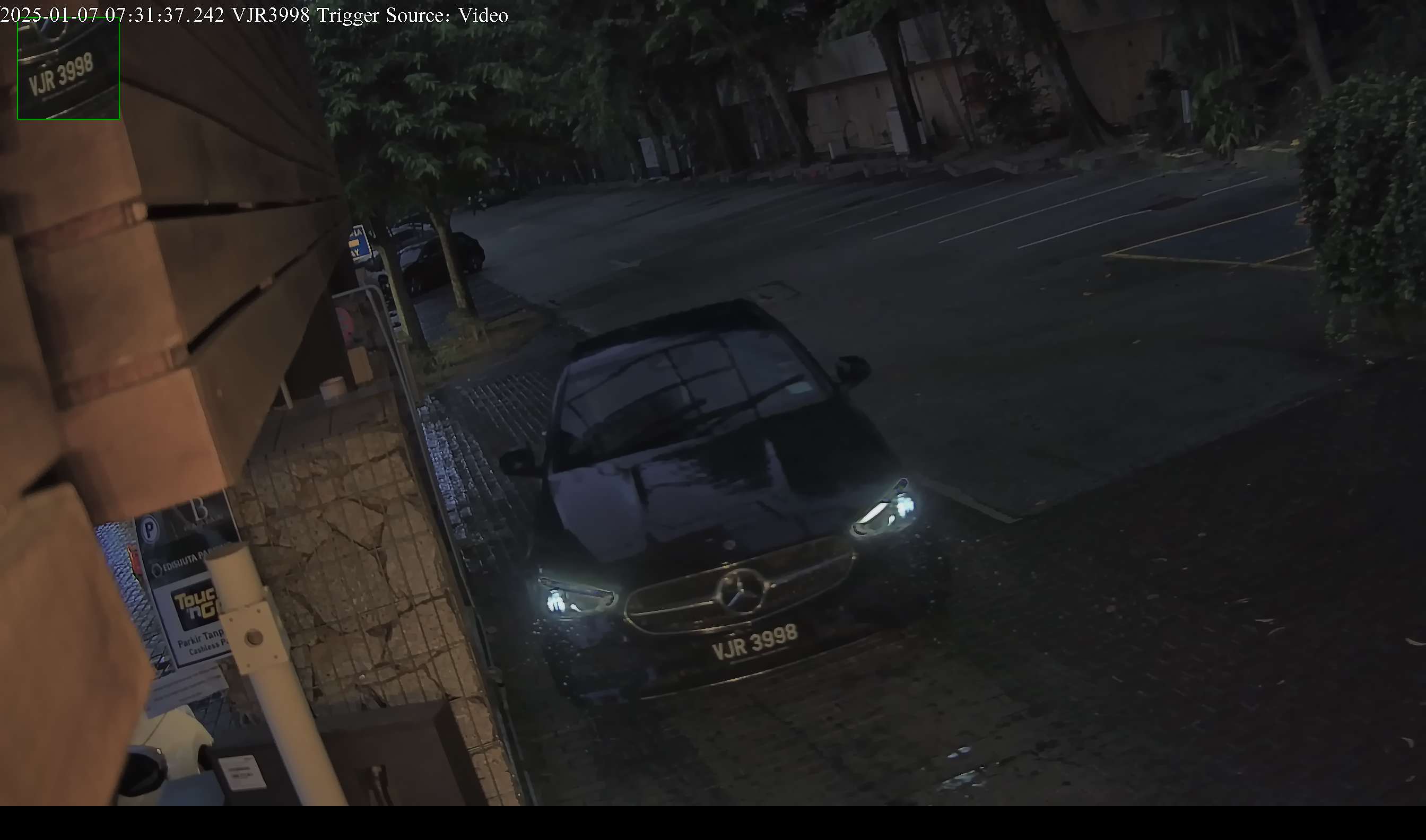
Task: Click the VJR 3998 plate snapshot thumbnail
Action: pos(68,68)
